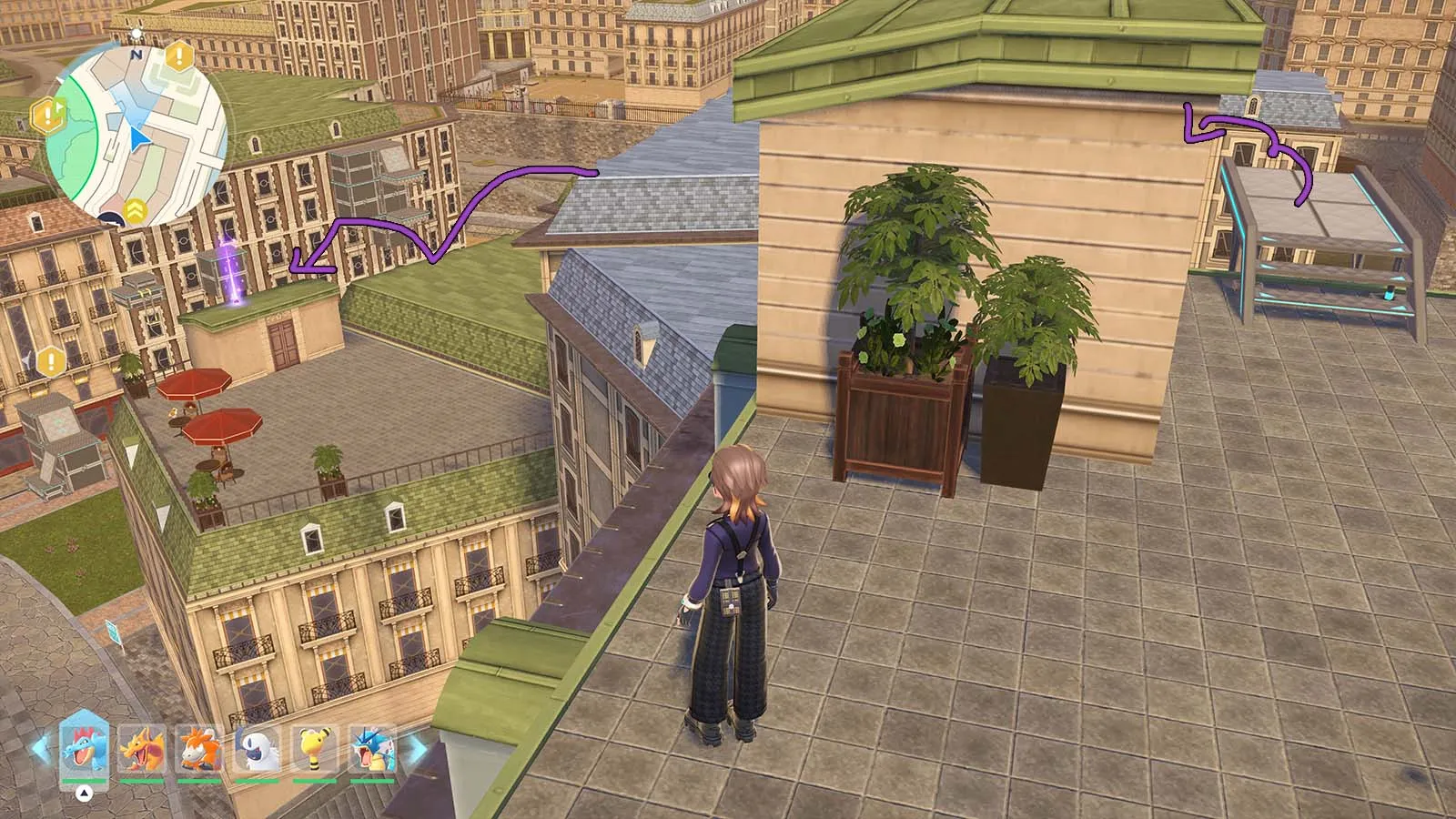Screen dimensions: 1456x819
Task: Click the left arrow beside the party bar
Action: coord(41,750)
